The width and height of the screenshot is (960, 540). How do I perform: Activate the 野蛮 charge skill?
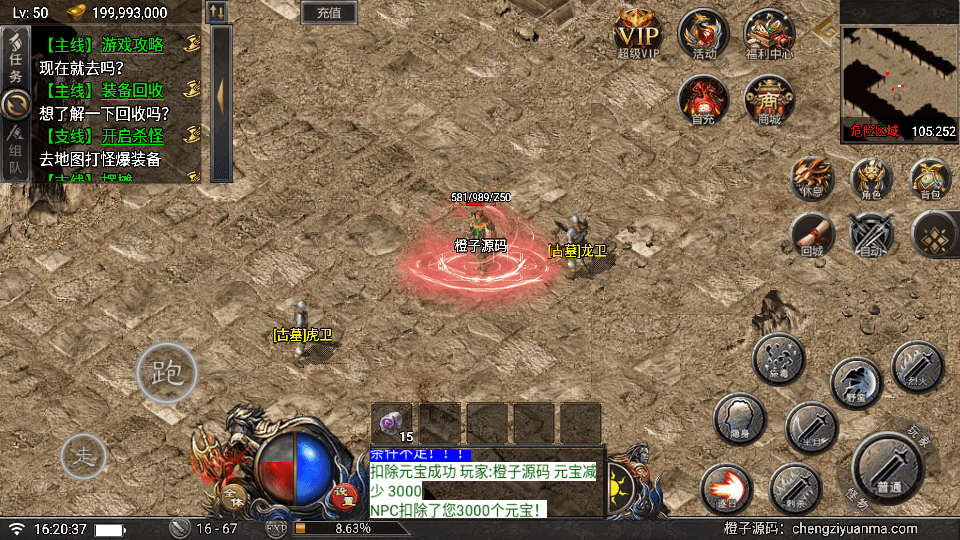[856, 381]
